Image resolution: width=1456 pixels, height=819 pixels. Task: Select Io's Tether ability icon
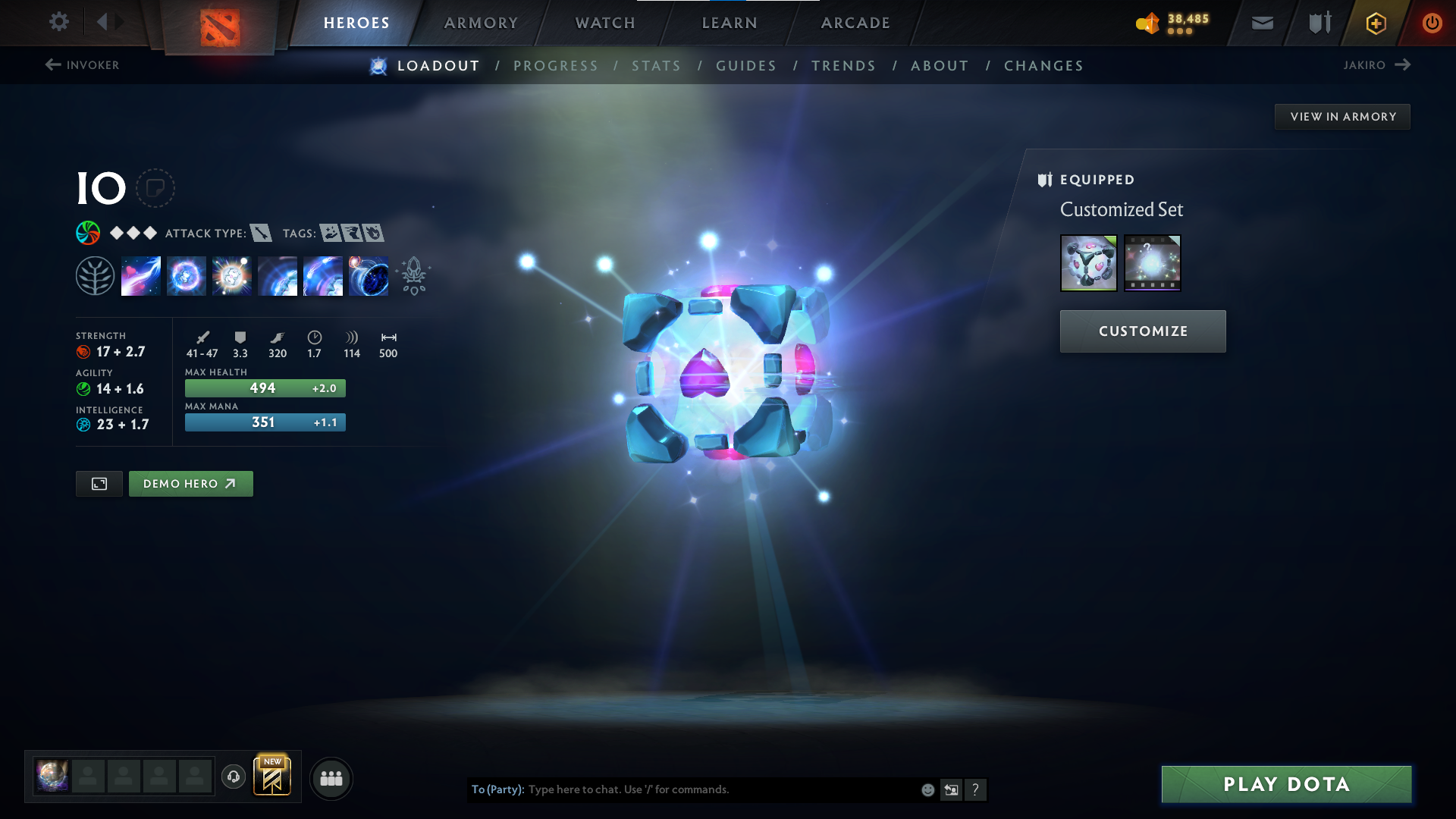click(x=140, y=275)
